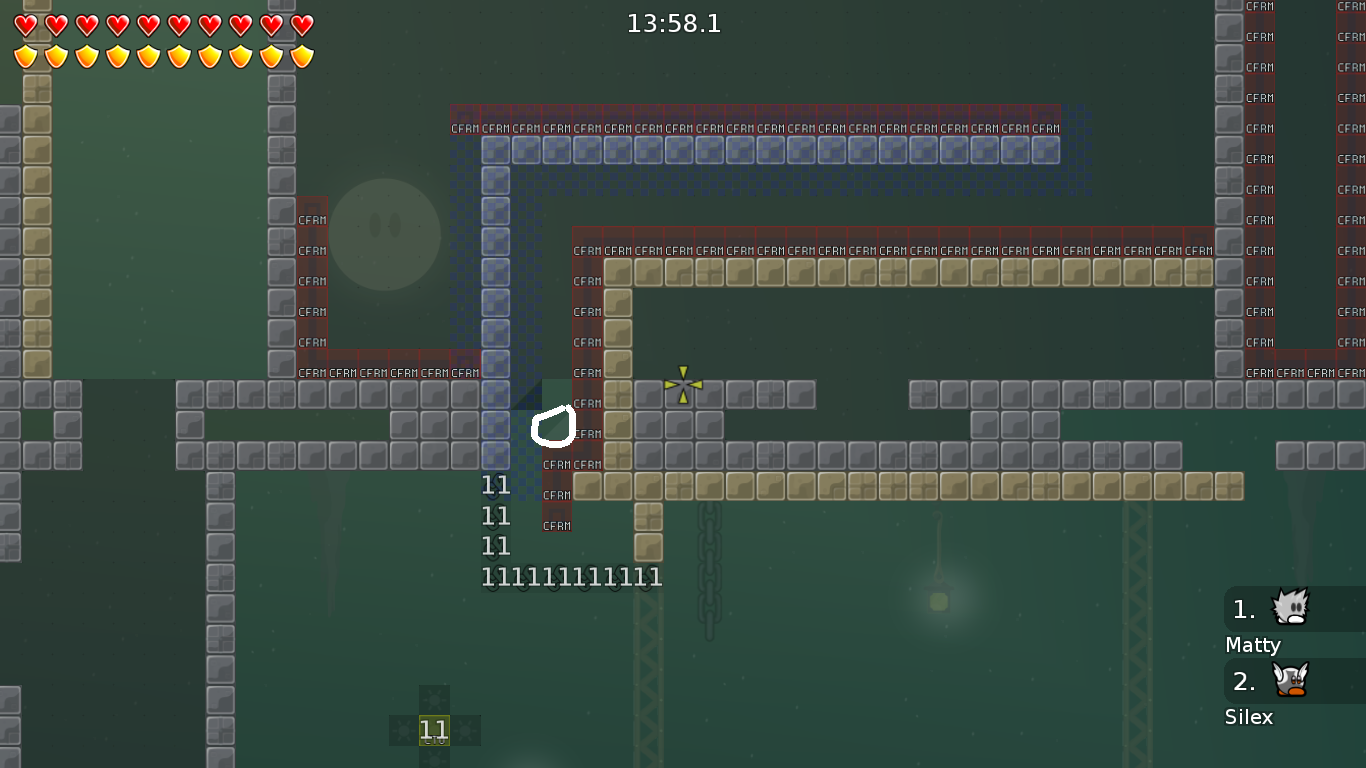Screen dimensions: 1366x768
Task: Select the yellow arrows marker near the platform
Action: [681, 387]
